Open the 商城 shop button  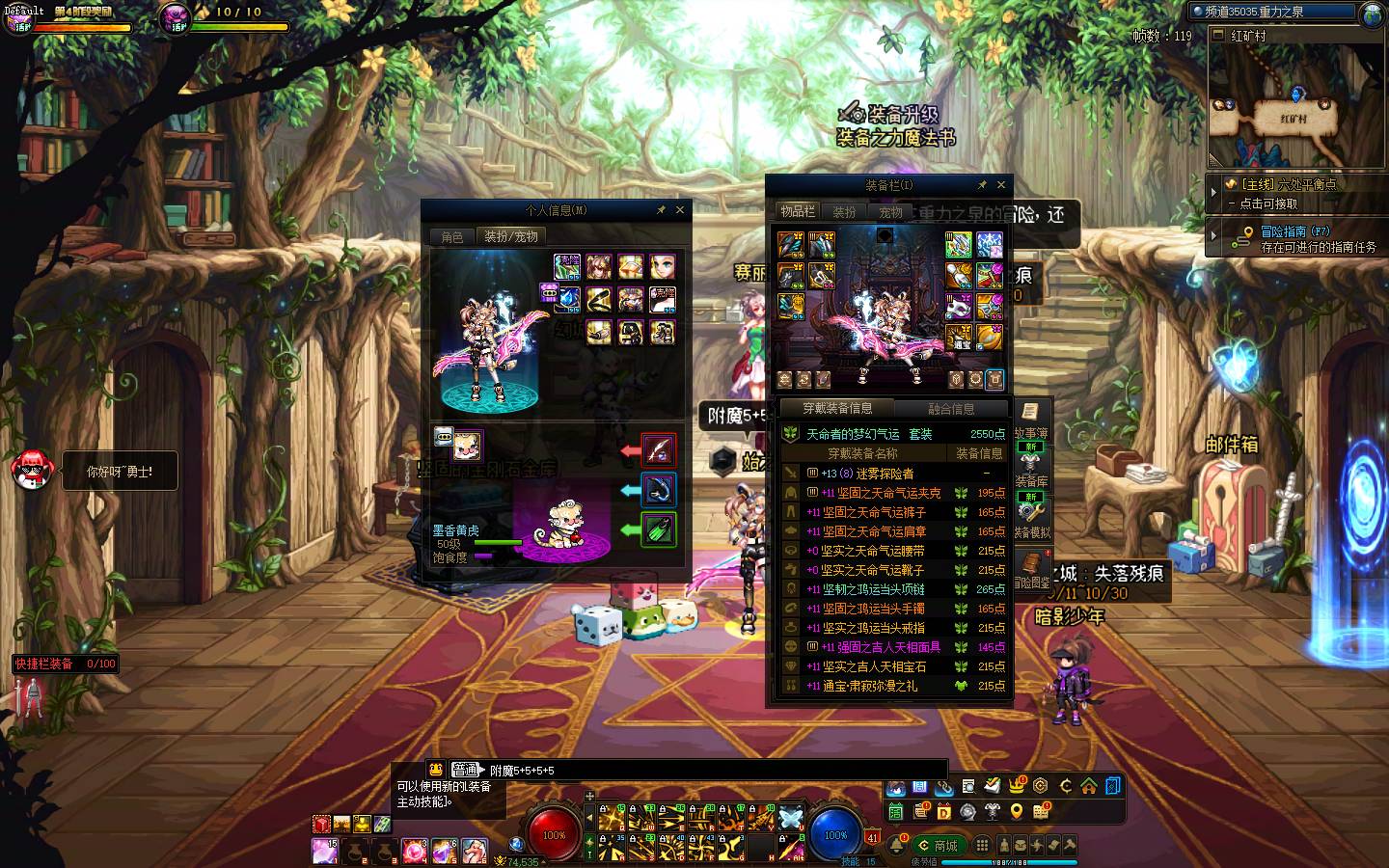[x=939, y=846]
